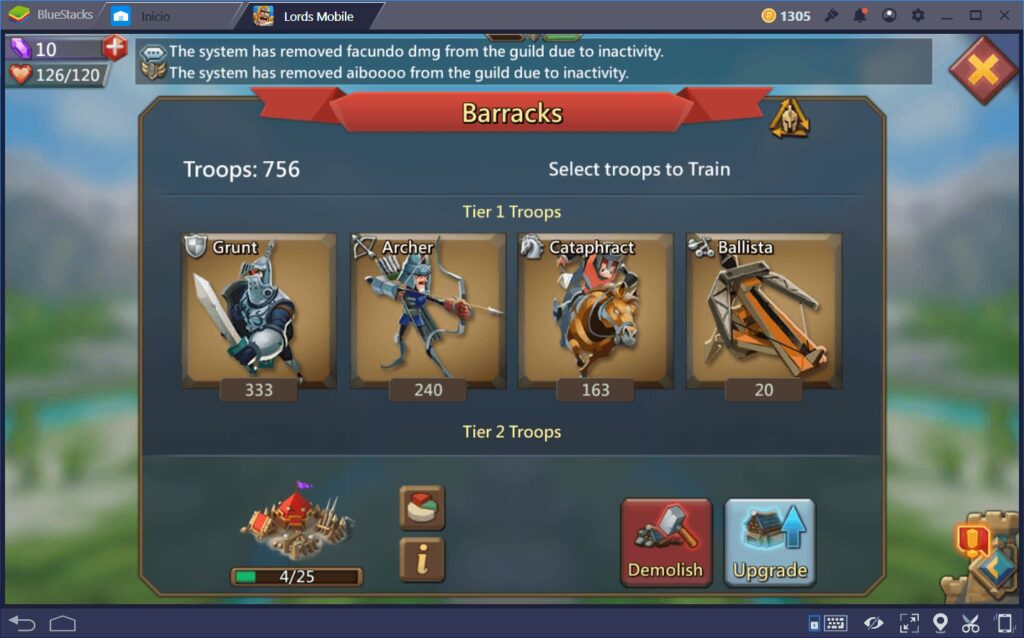
Task: Close the Barracks window
Action: pos(982,69)
